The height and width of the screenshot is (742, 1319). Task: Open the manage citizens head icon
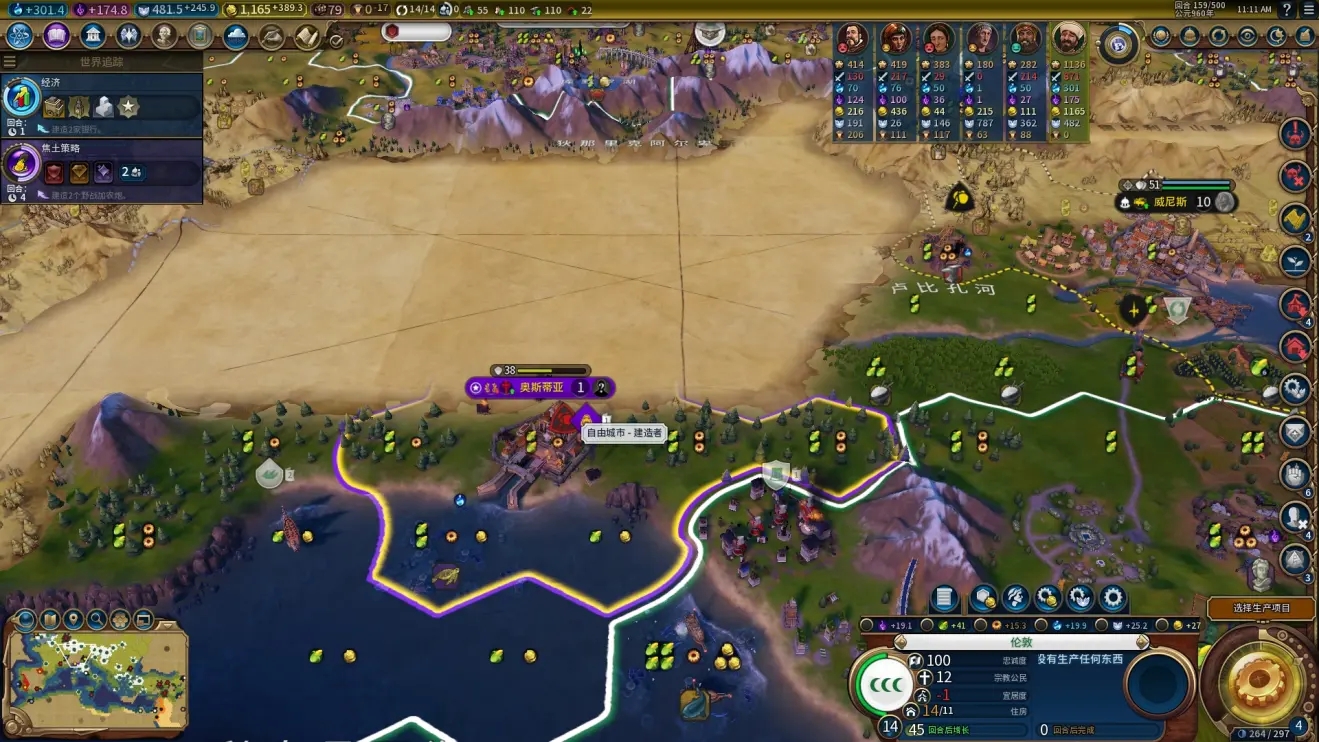click(x=1015, y=599)
